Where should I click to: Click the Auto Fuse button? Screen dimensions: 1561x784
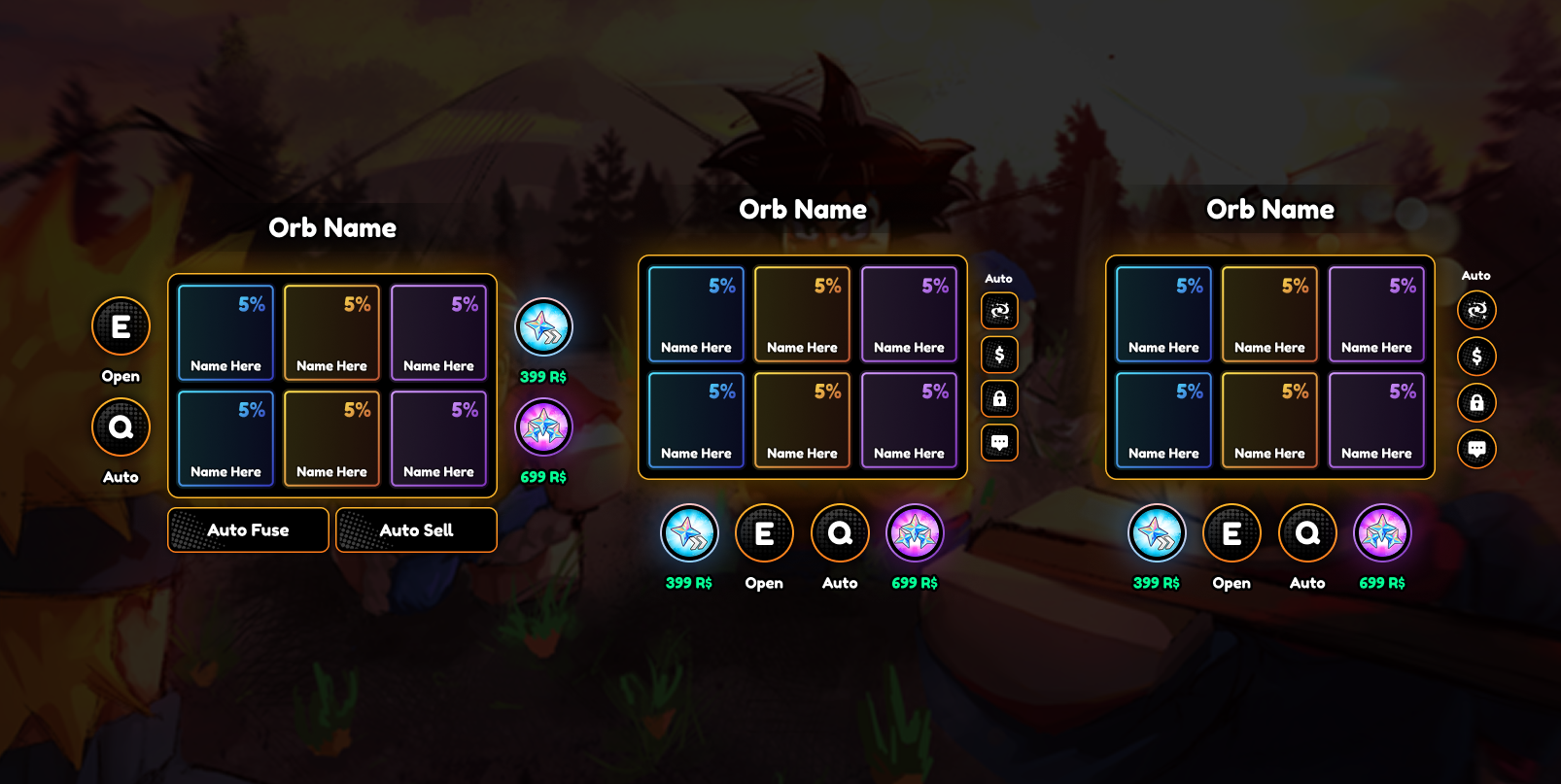pos(248,530)
